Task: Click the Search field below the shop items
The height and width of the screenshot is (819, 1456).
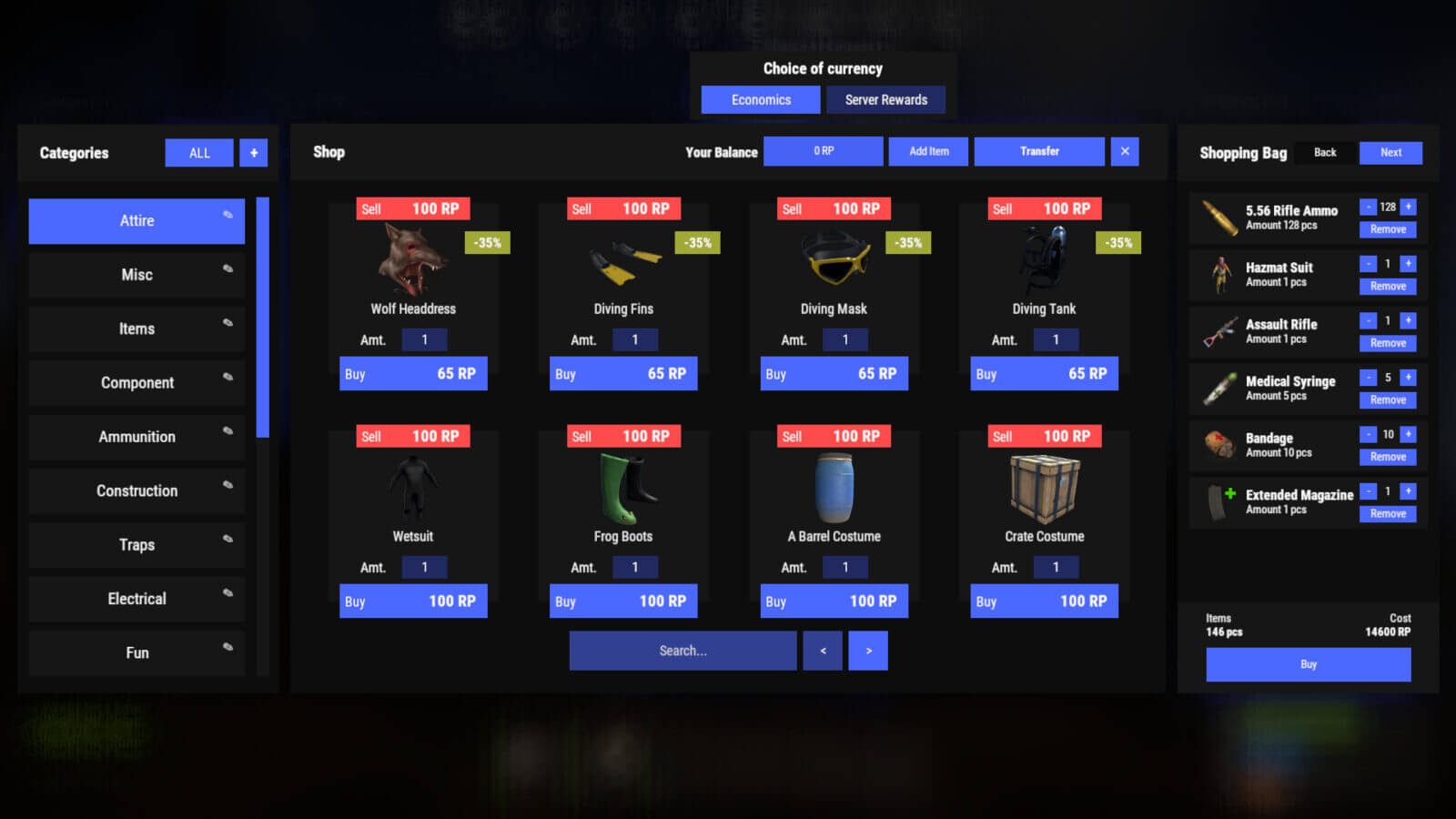Action: click(682, 650)
